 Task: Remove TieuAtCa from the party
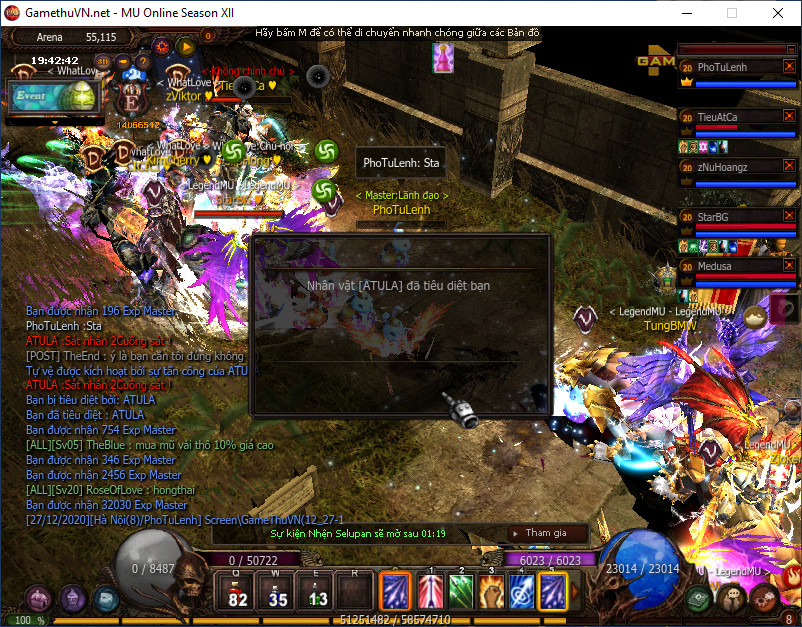tap(789, 117)
